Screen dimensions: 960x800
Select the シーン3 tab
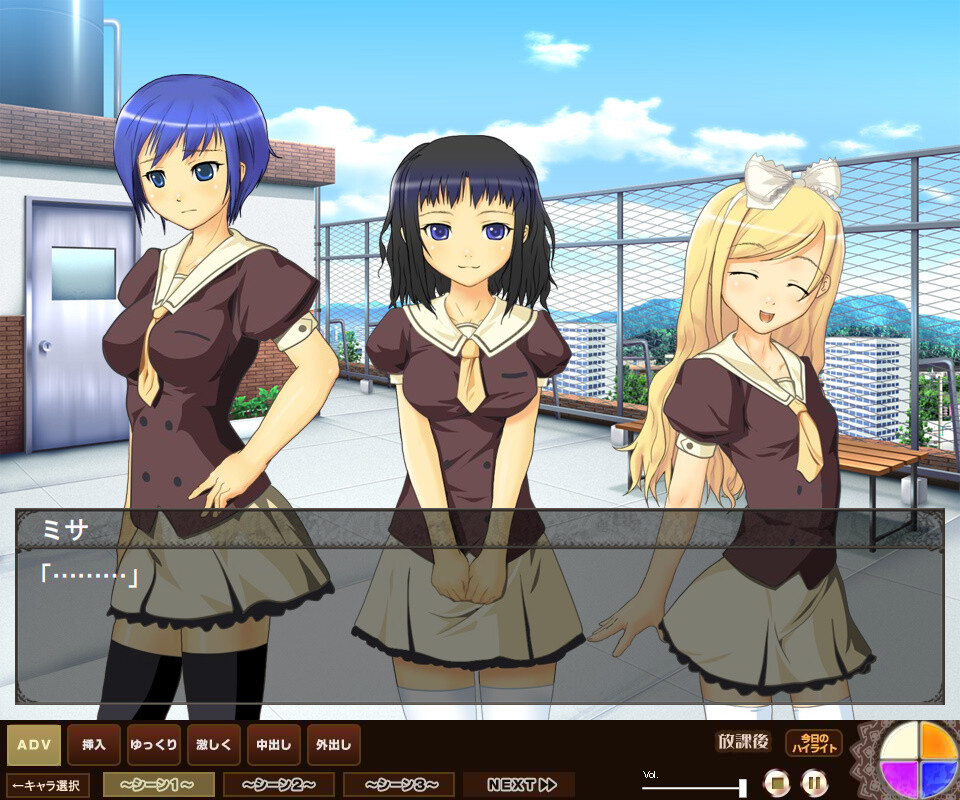399,785
